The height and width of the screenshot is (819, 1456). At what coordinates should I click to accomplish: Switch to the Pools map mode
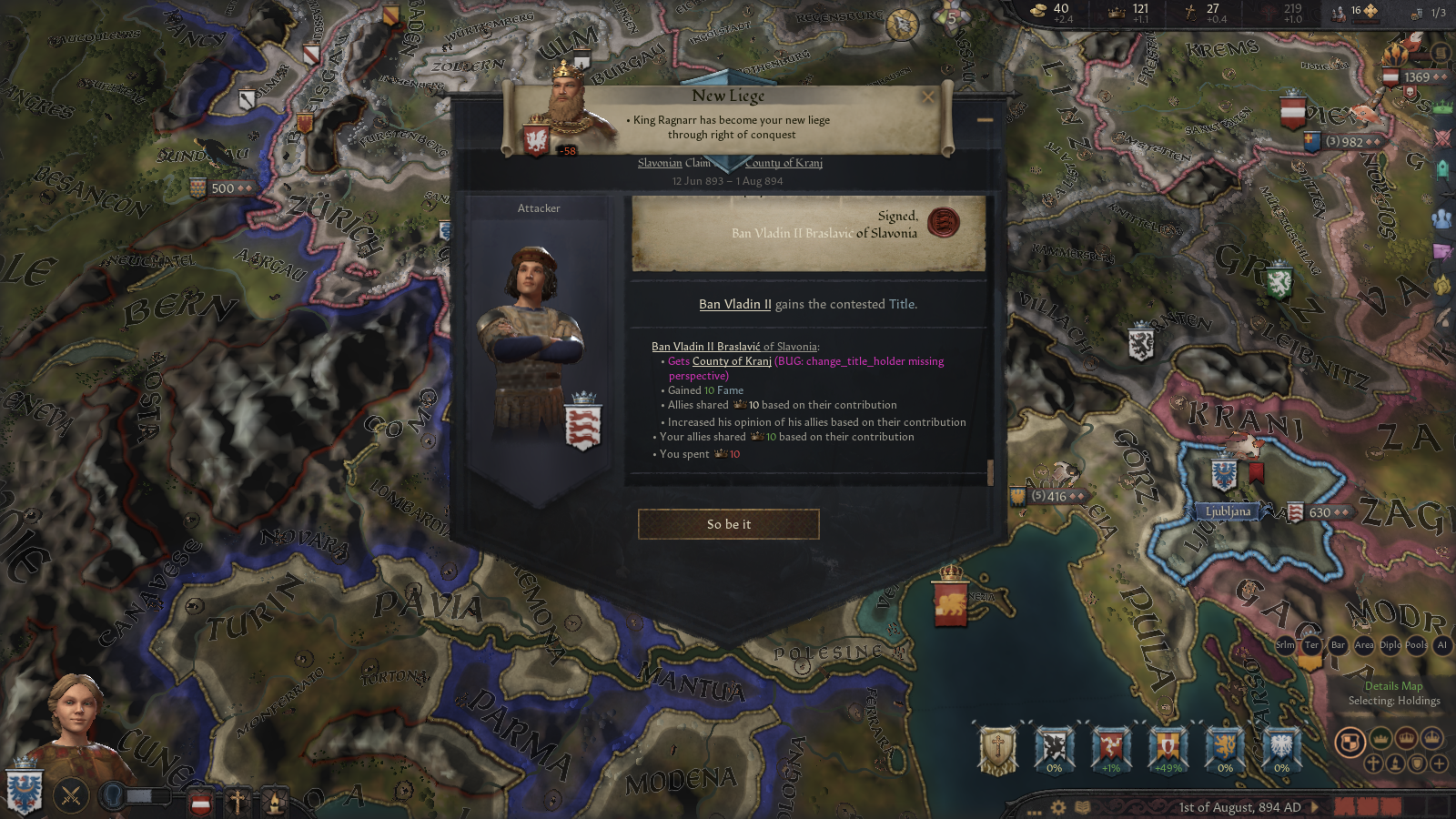[1416, 644]
